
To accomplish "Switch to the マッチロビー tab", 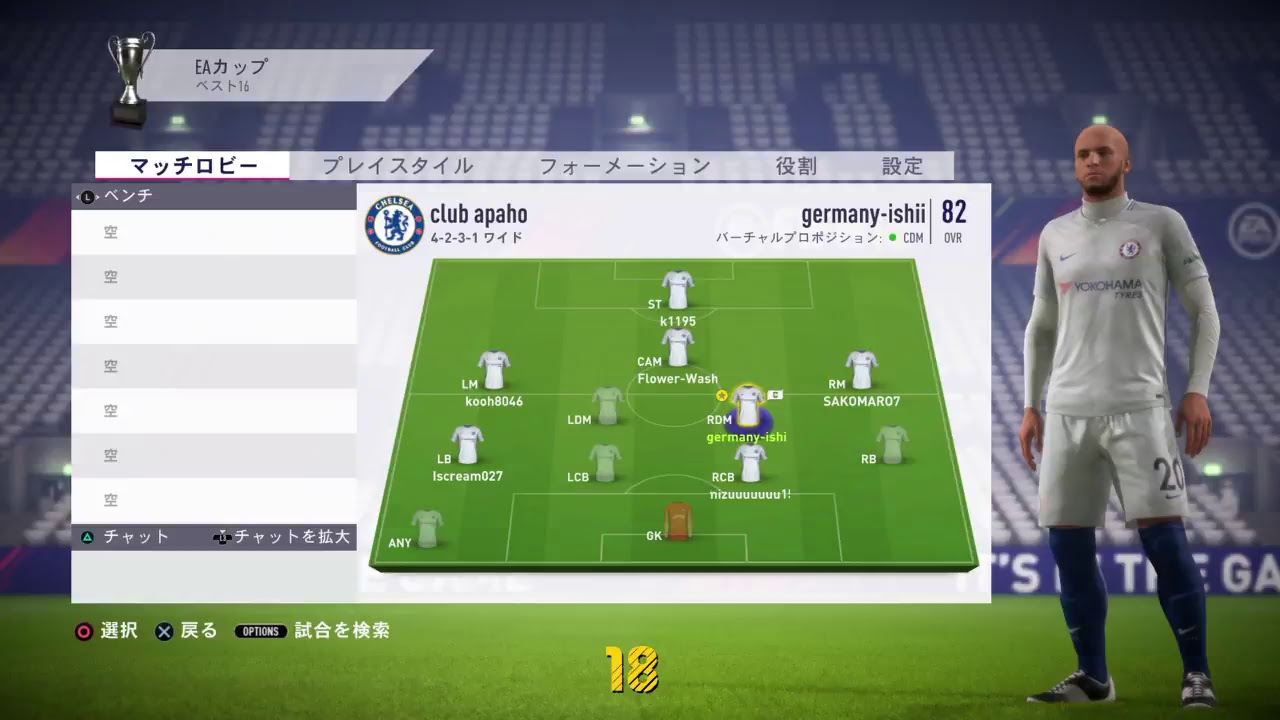I will pos(193,166).
